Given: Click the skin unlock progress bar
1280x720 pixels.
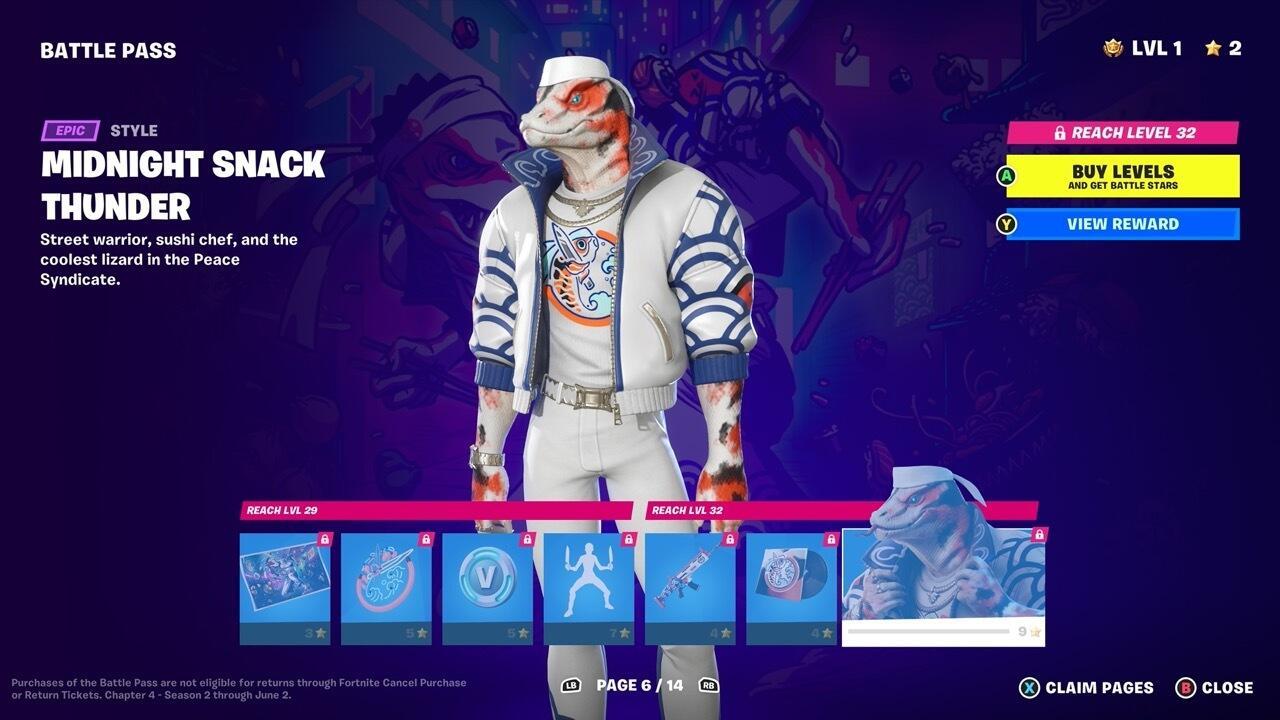Looking at the screenshot, I should pos(930,631).
